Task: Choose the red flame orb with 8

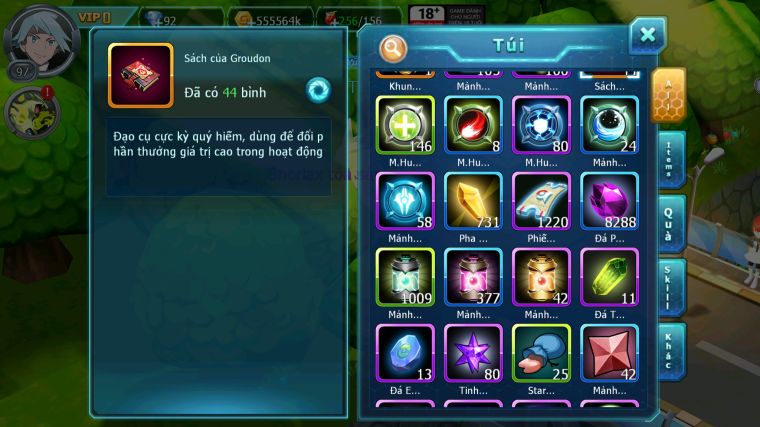Action: tap(473, 126)
